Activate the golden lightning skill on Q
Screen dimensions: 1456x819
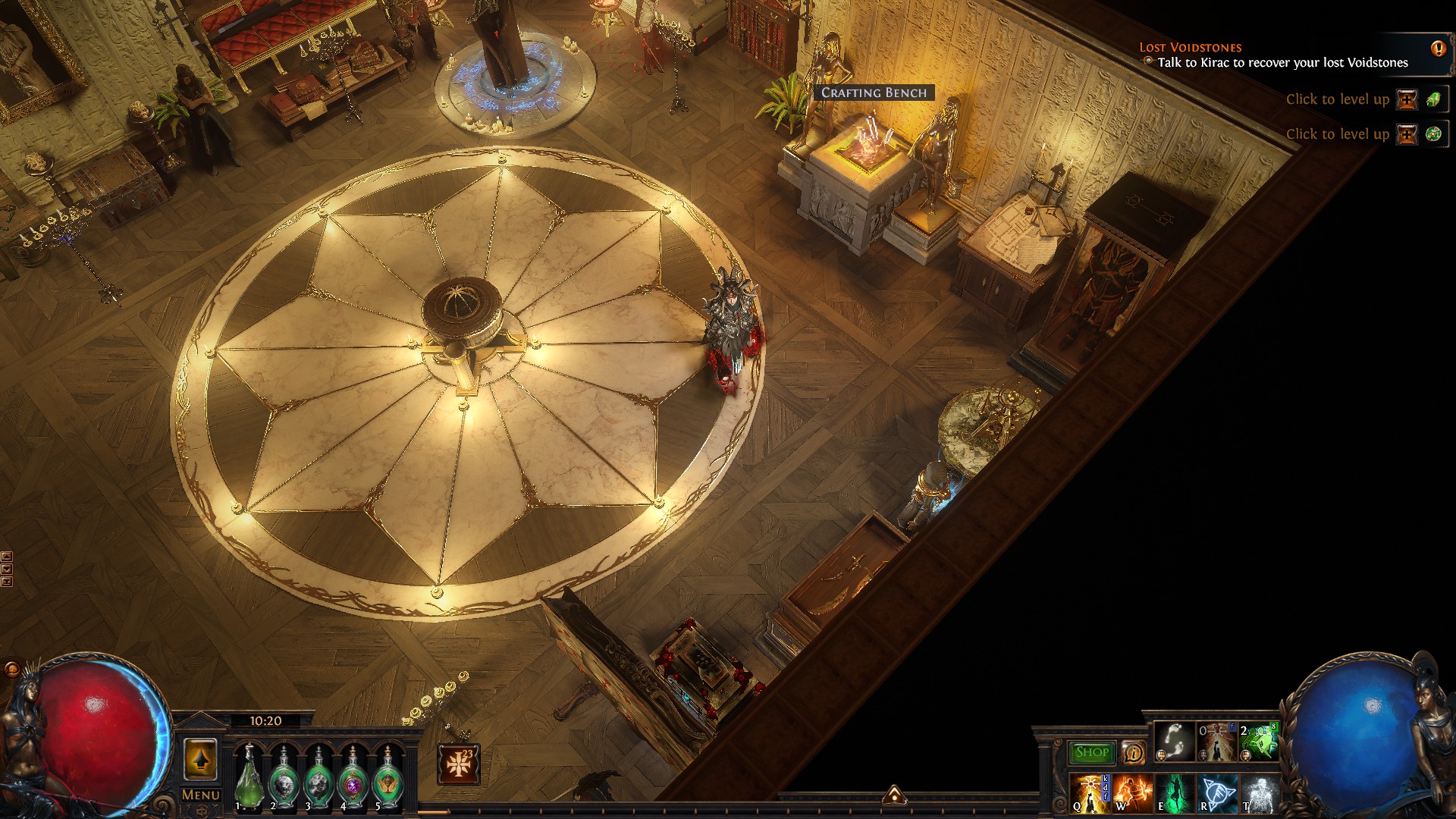[1090, 793]
